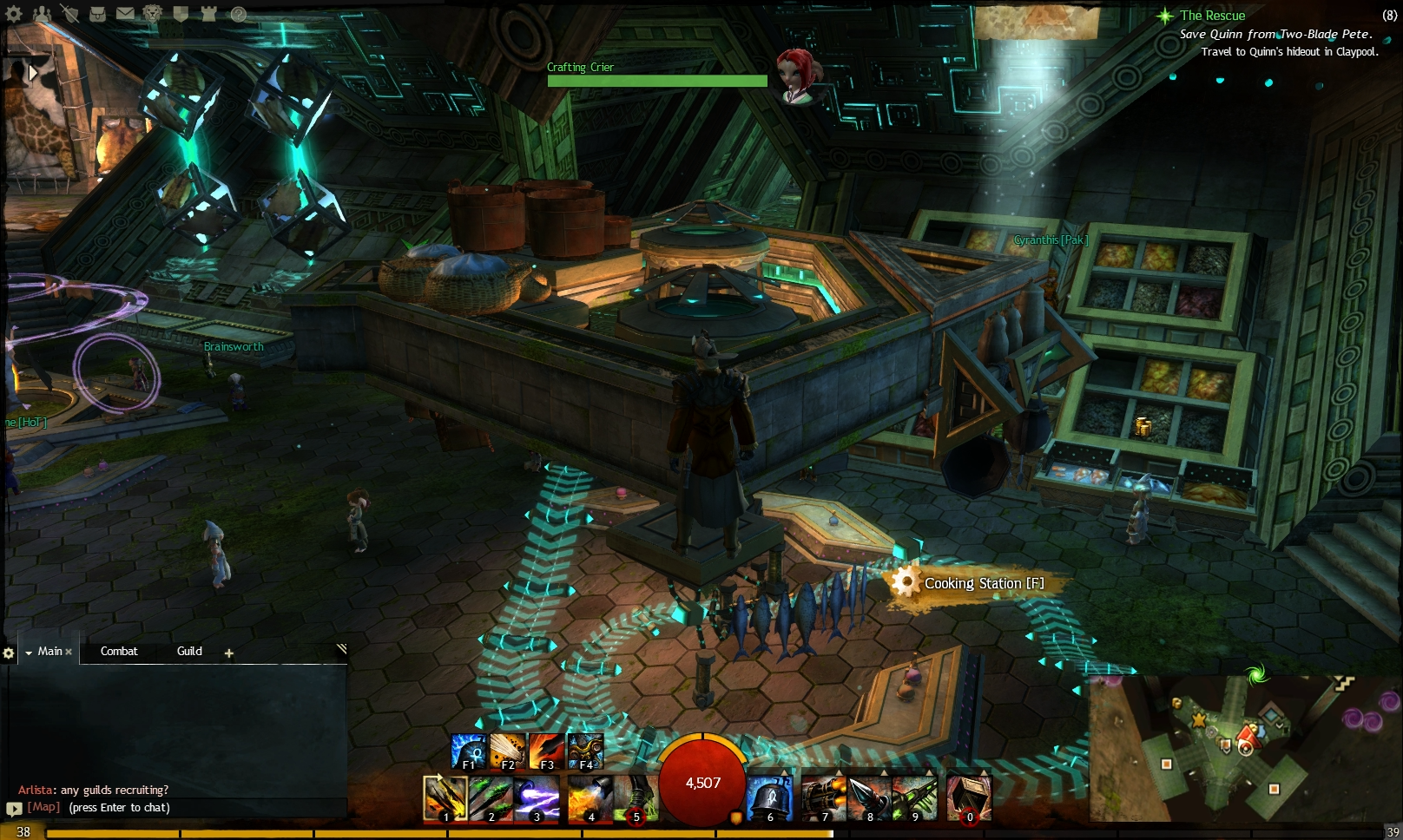Open the dropdown arrow beside Main chat tab
1403x840 pixels.
coord(30,651)
